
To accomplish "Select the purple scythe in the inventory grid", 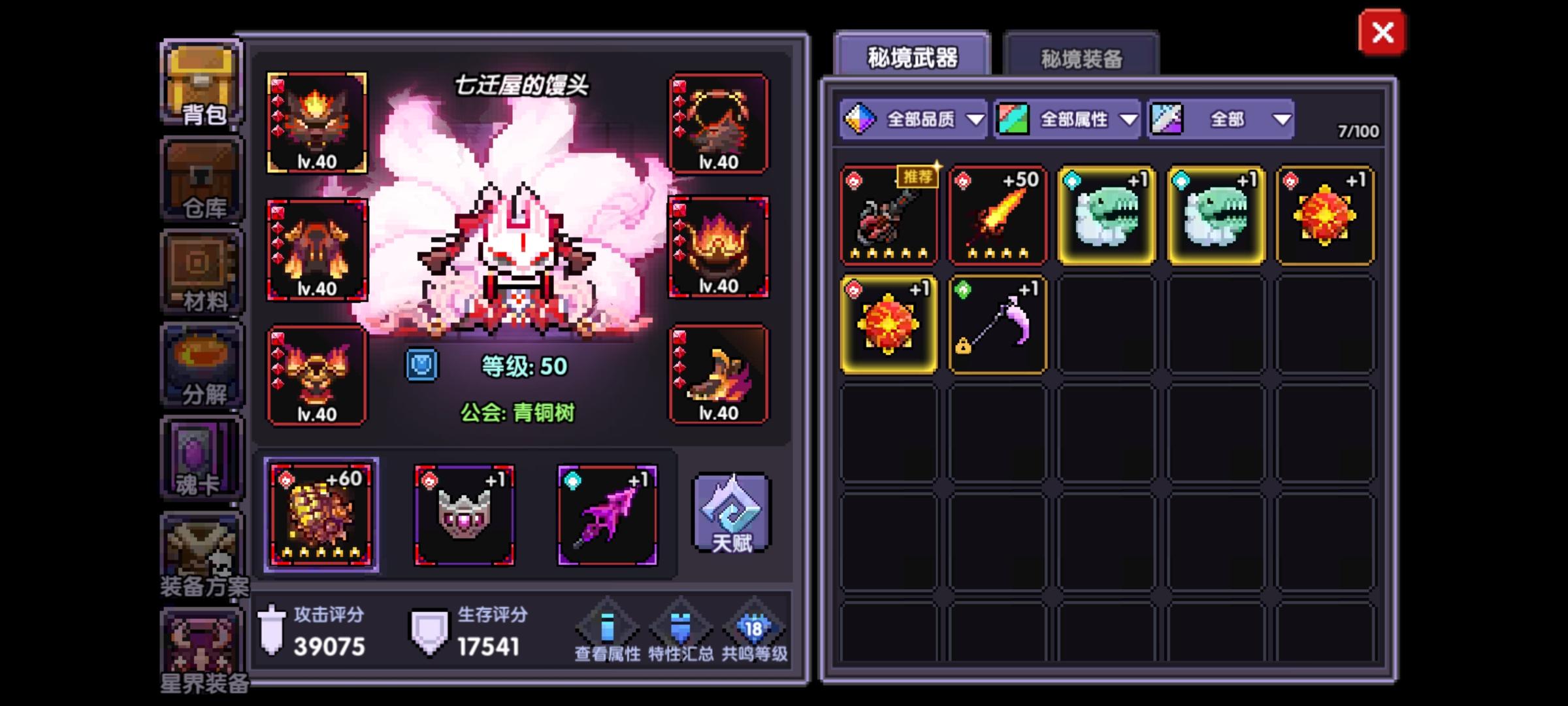I will 998,325.
